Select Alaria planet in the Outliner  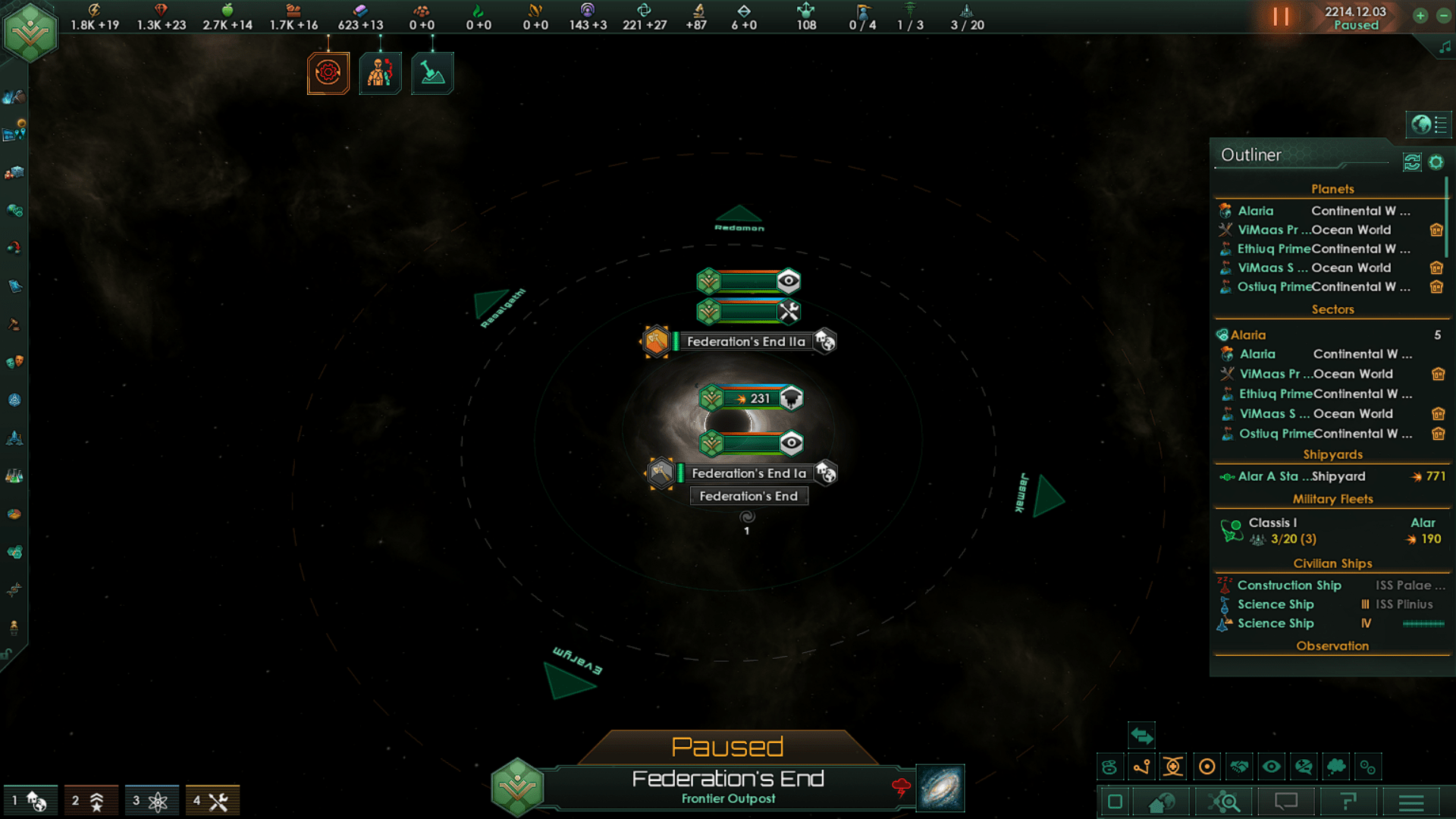1255,210
